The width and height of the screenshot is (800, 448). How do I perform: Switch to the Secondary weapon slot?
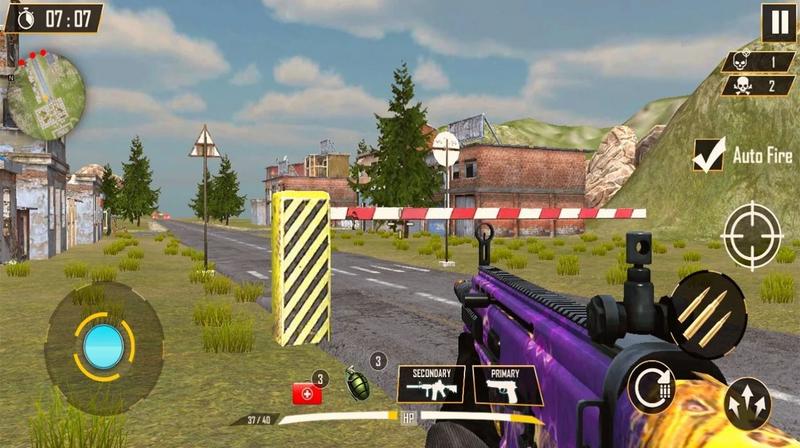pos(431,384)
